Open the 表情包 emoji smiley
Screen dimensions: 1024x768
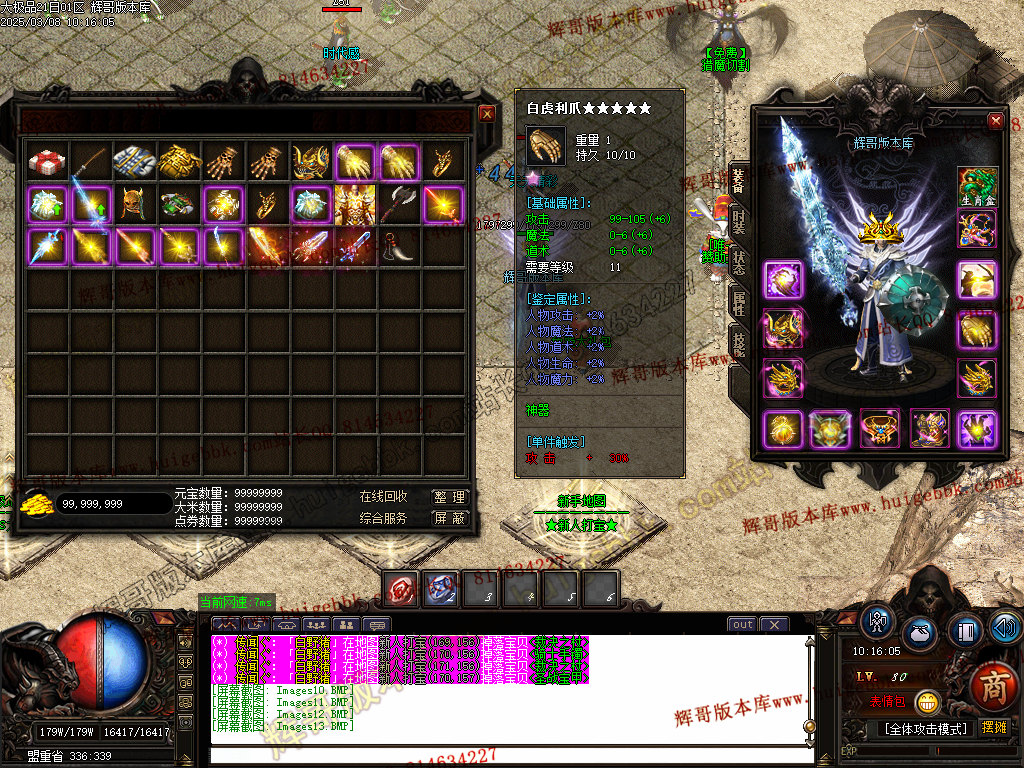point(929,702)
